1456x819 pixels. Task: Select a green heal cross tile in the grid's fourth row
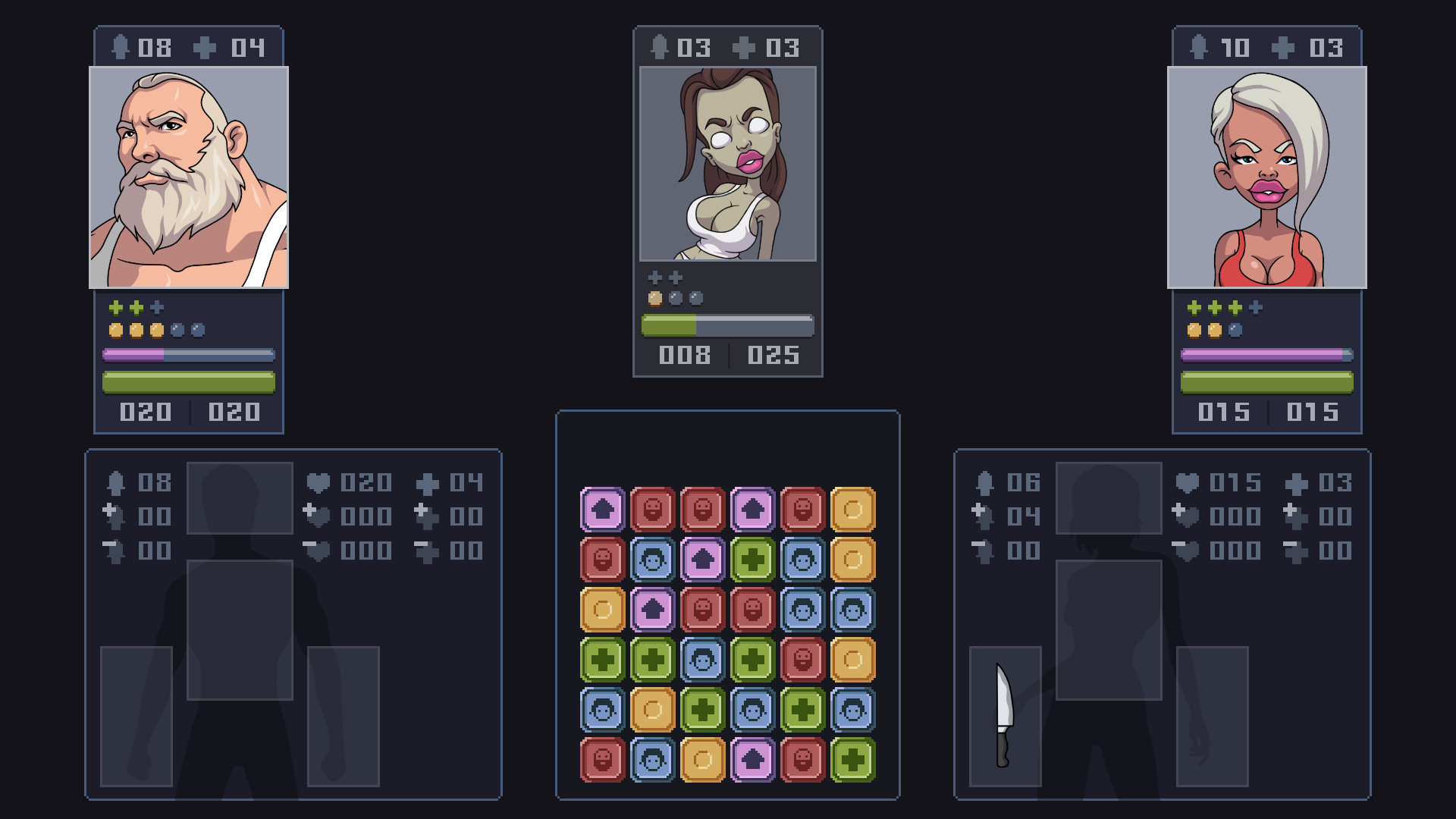tap(603, 660)
